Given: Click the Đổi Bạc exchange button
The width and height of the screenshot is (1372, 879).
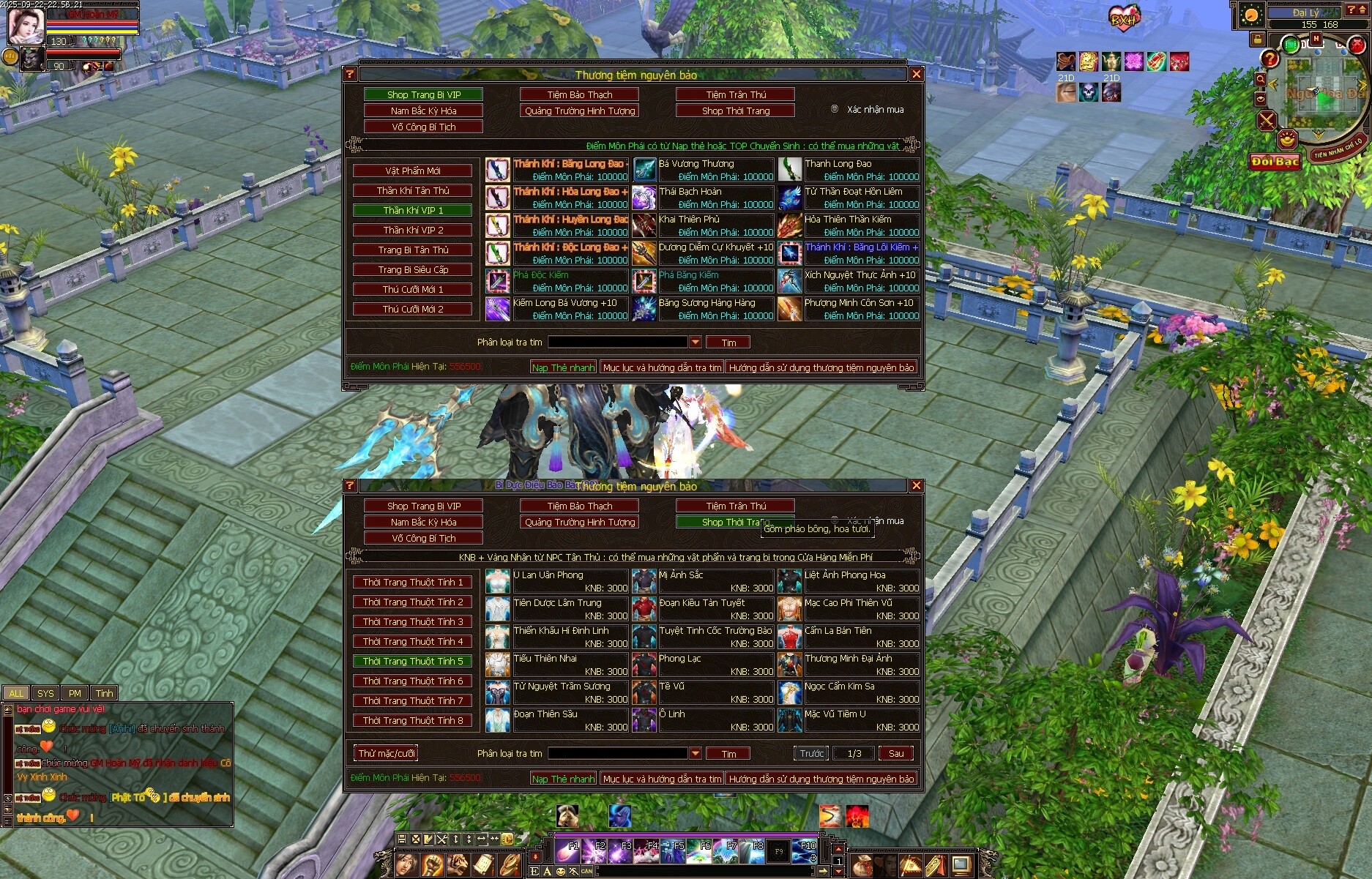Looking at the screenshot, I should 1275,162.
